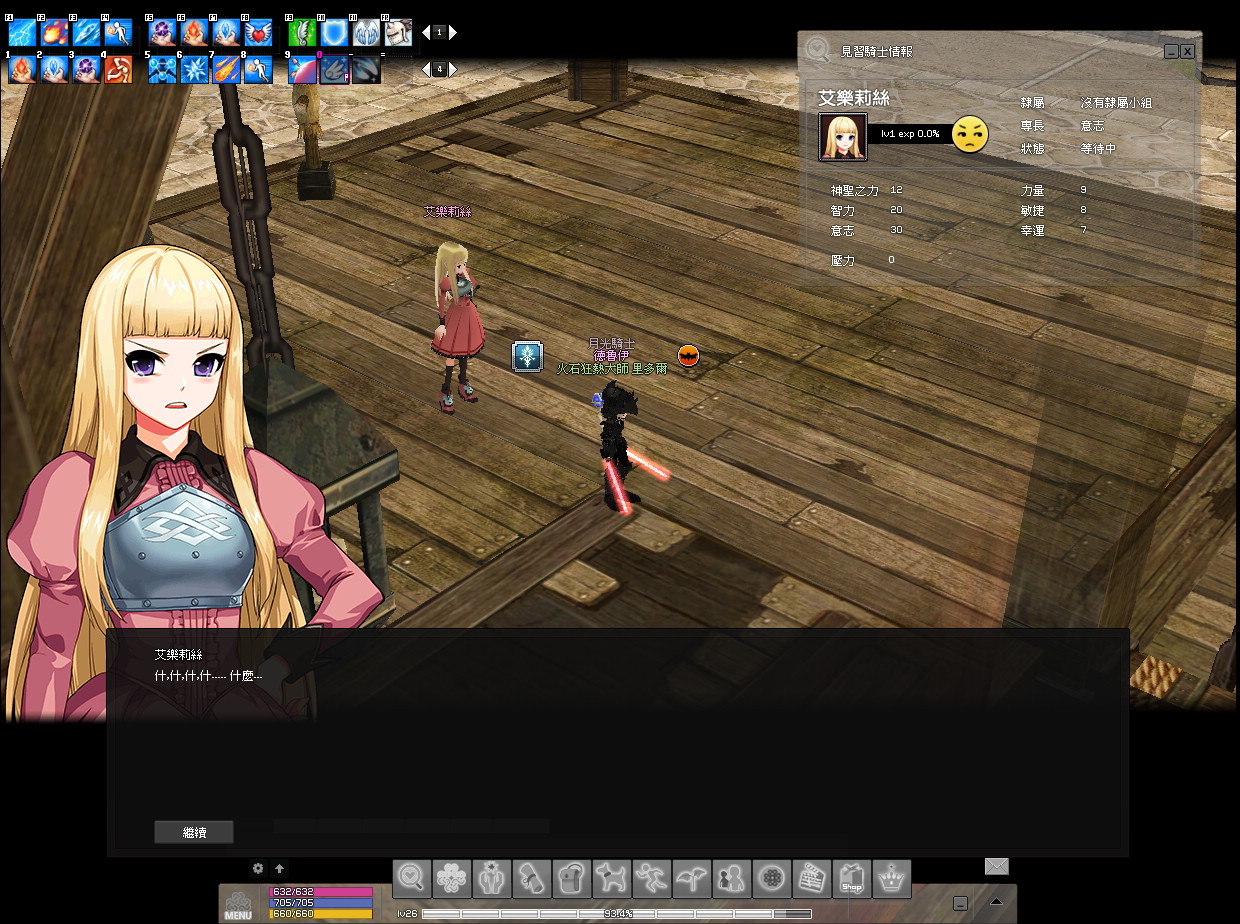Open the MENU button
Image resolution: width=1240 pixels, height=924 pixels.
click(238, 904)
